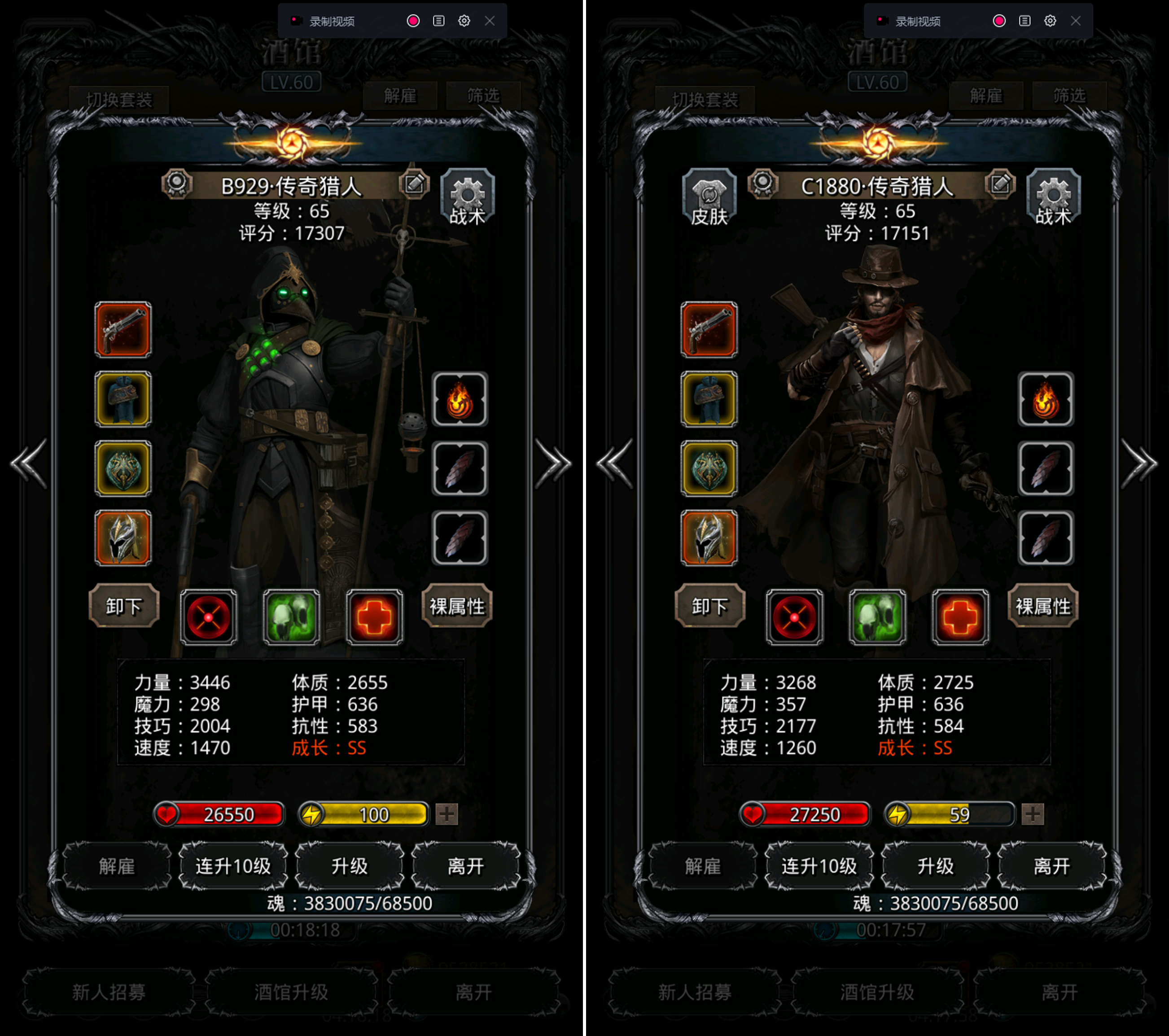Select B929's revolver weapon slot
The image size is (1169, 1036).
(x=123, y=330)
